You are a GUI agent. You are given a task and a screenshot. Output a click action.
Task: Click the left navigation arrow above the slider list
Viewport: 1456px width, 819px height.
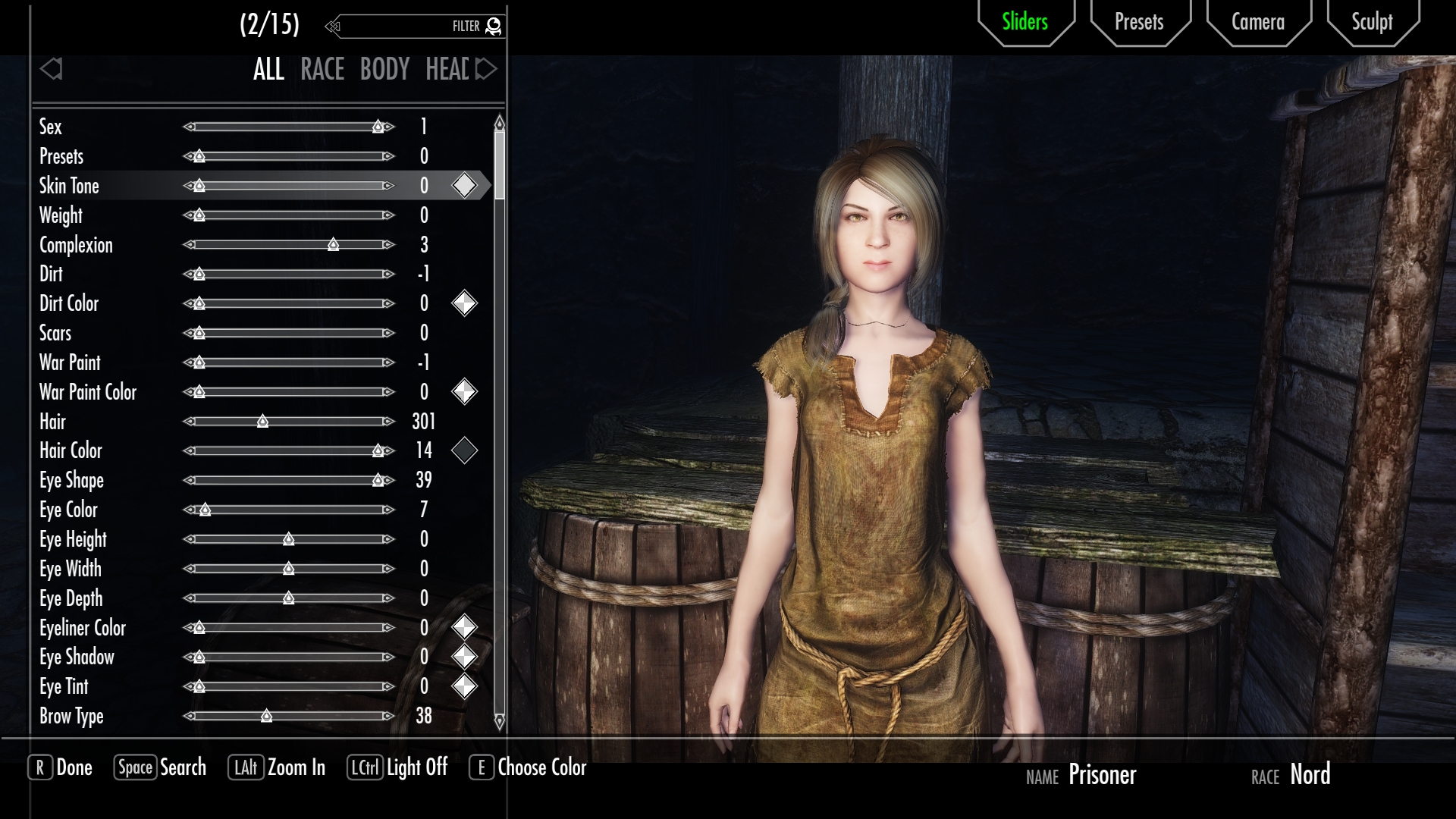(51, 69)
